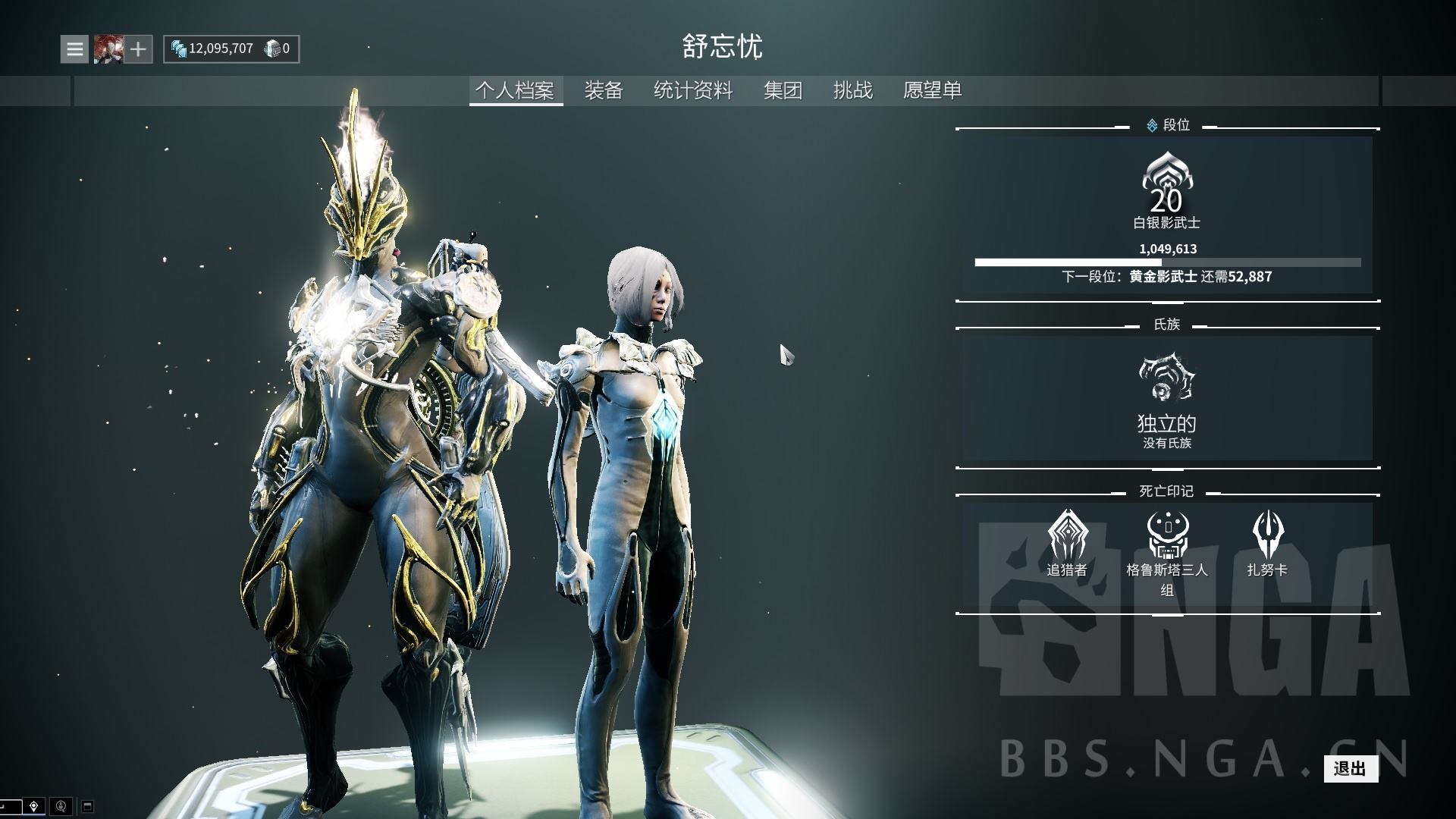Click the plus icon to purchase platinum
This screenshot has width=1456, height=819.
138,49
